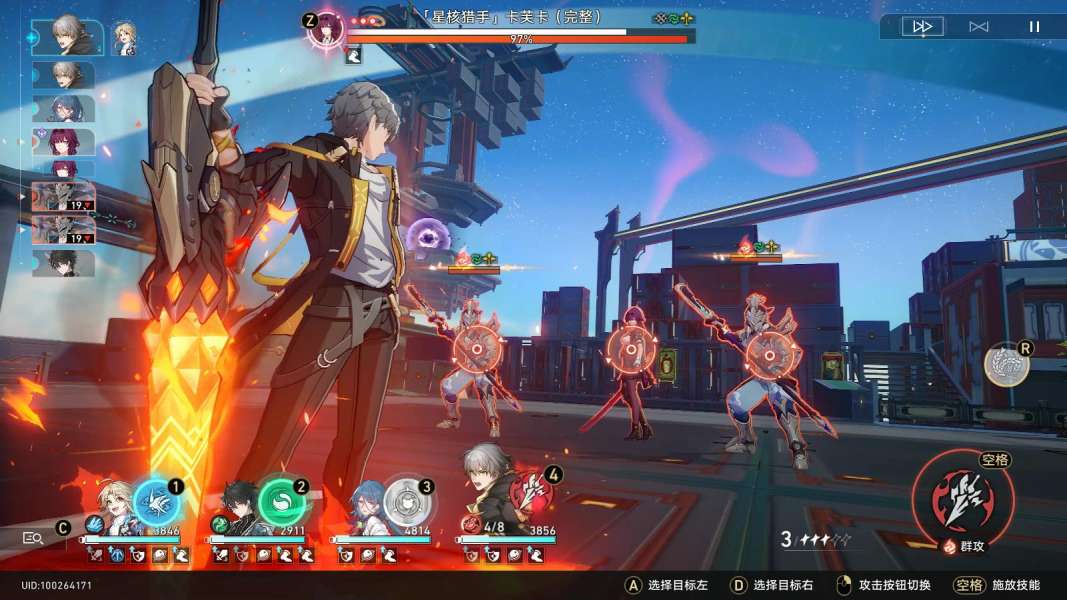Target the left armored spear enemy
The image size is (1067, 600).
pos(476,348)
